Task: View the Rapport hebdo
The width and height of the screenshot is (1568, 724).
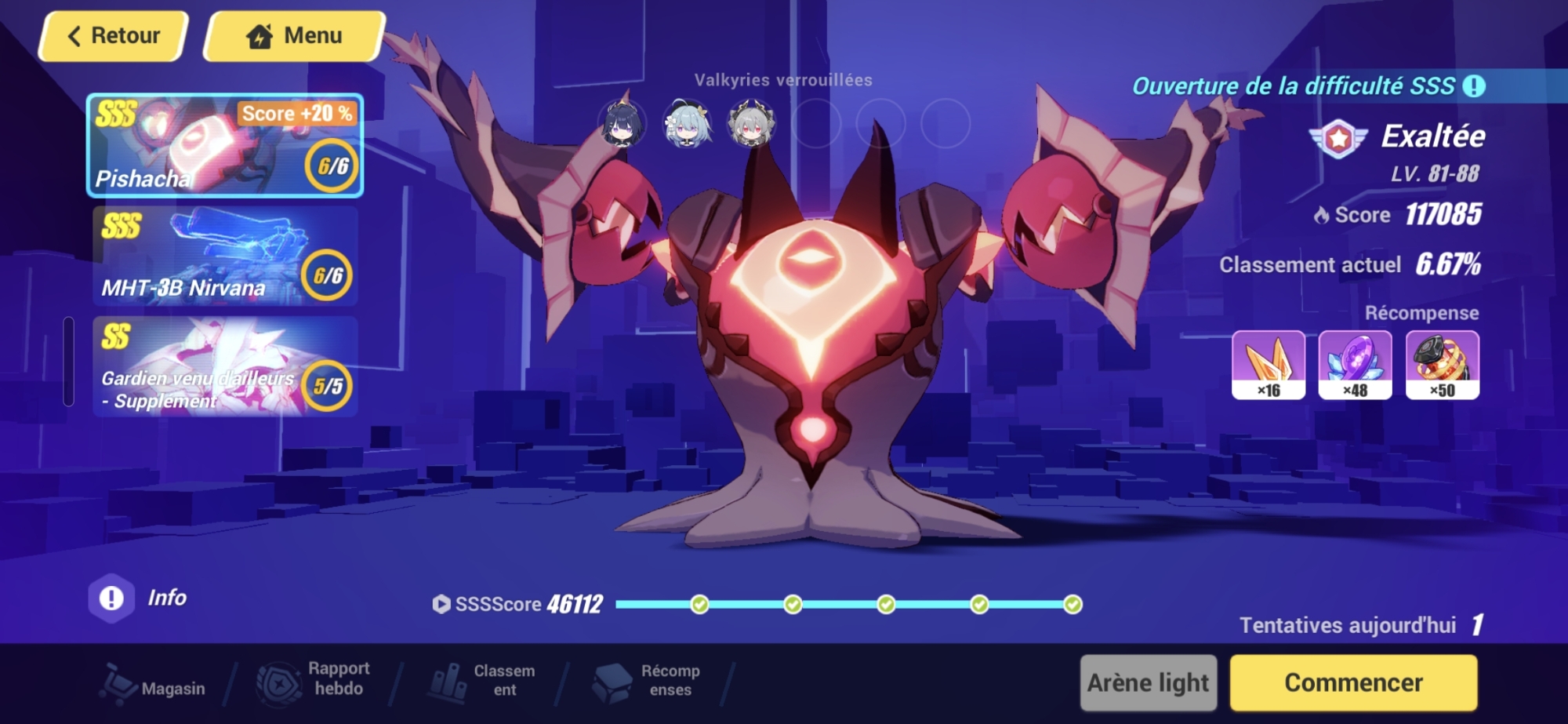Action: pos(314,679)
